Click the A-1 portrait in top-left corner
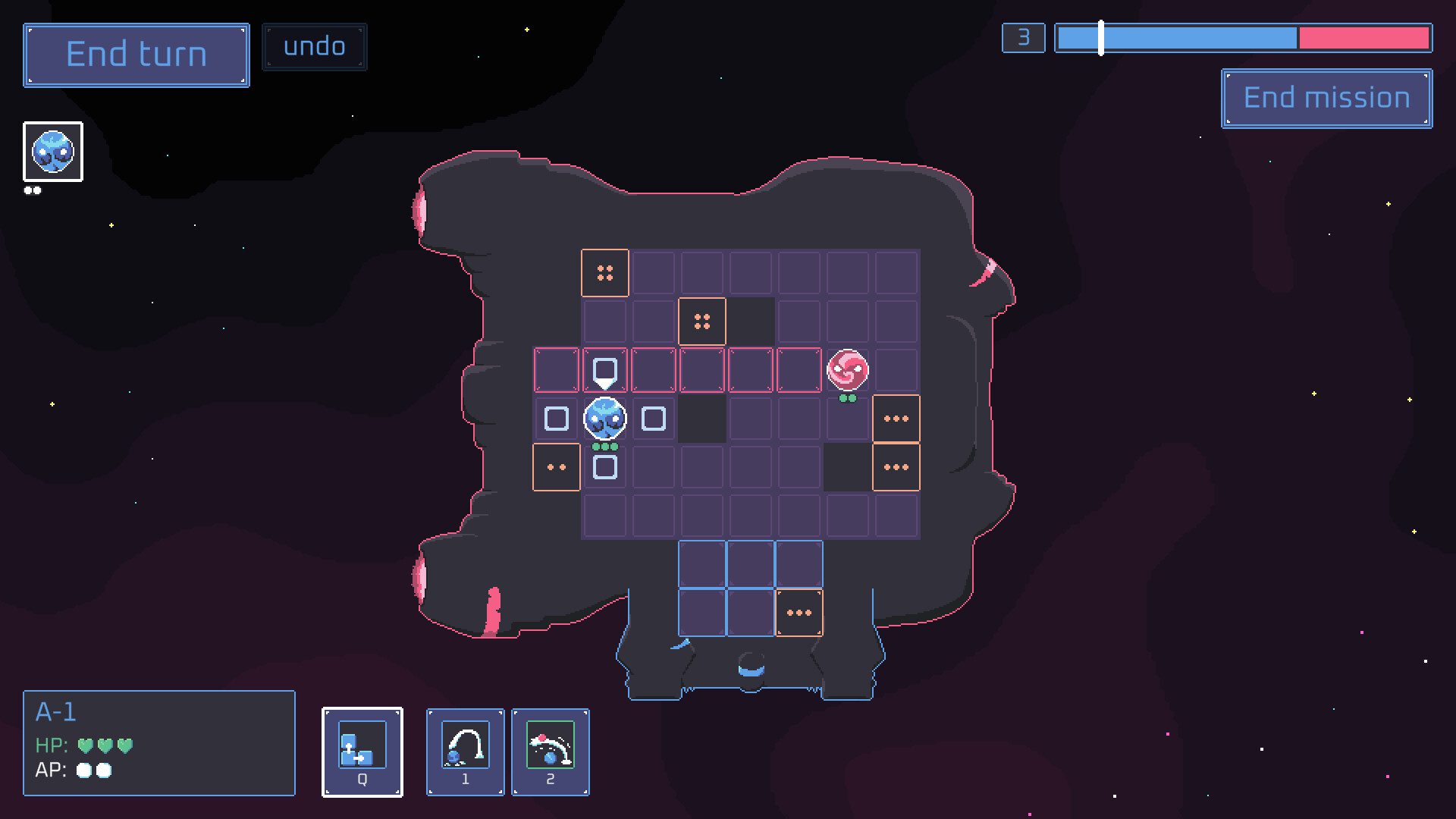1456x819 pixels. 52,152
